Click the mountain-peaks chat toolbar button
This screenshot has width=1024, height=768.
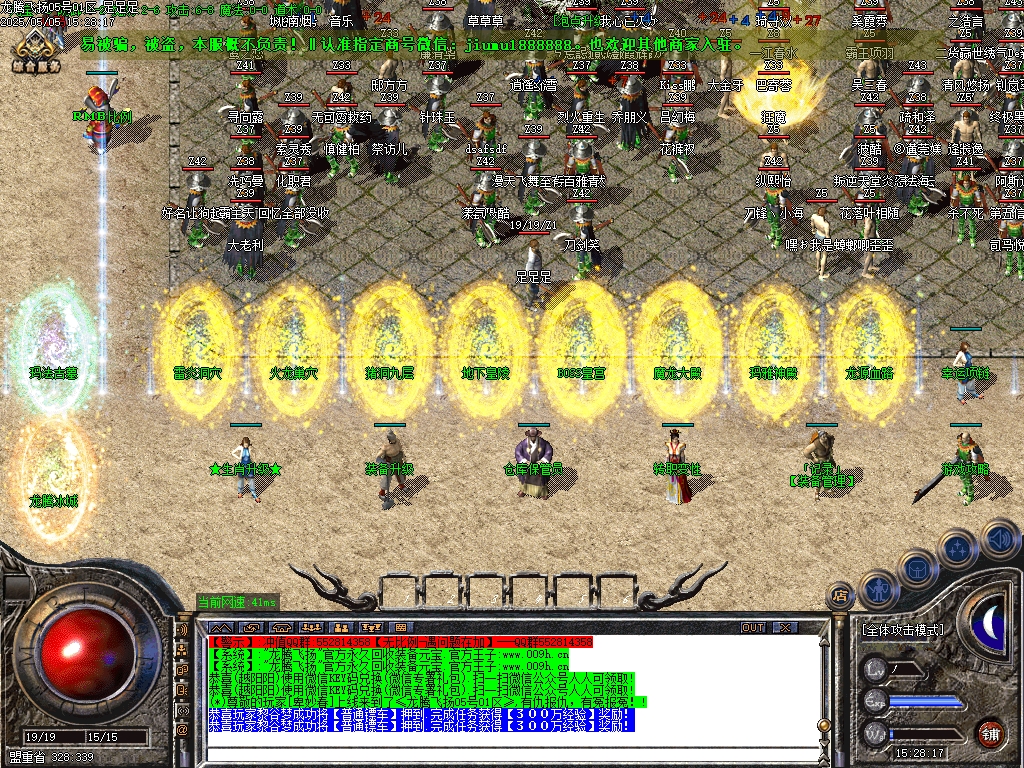(220, 627)
